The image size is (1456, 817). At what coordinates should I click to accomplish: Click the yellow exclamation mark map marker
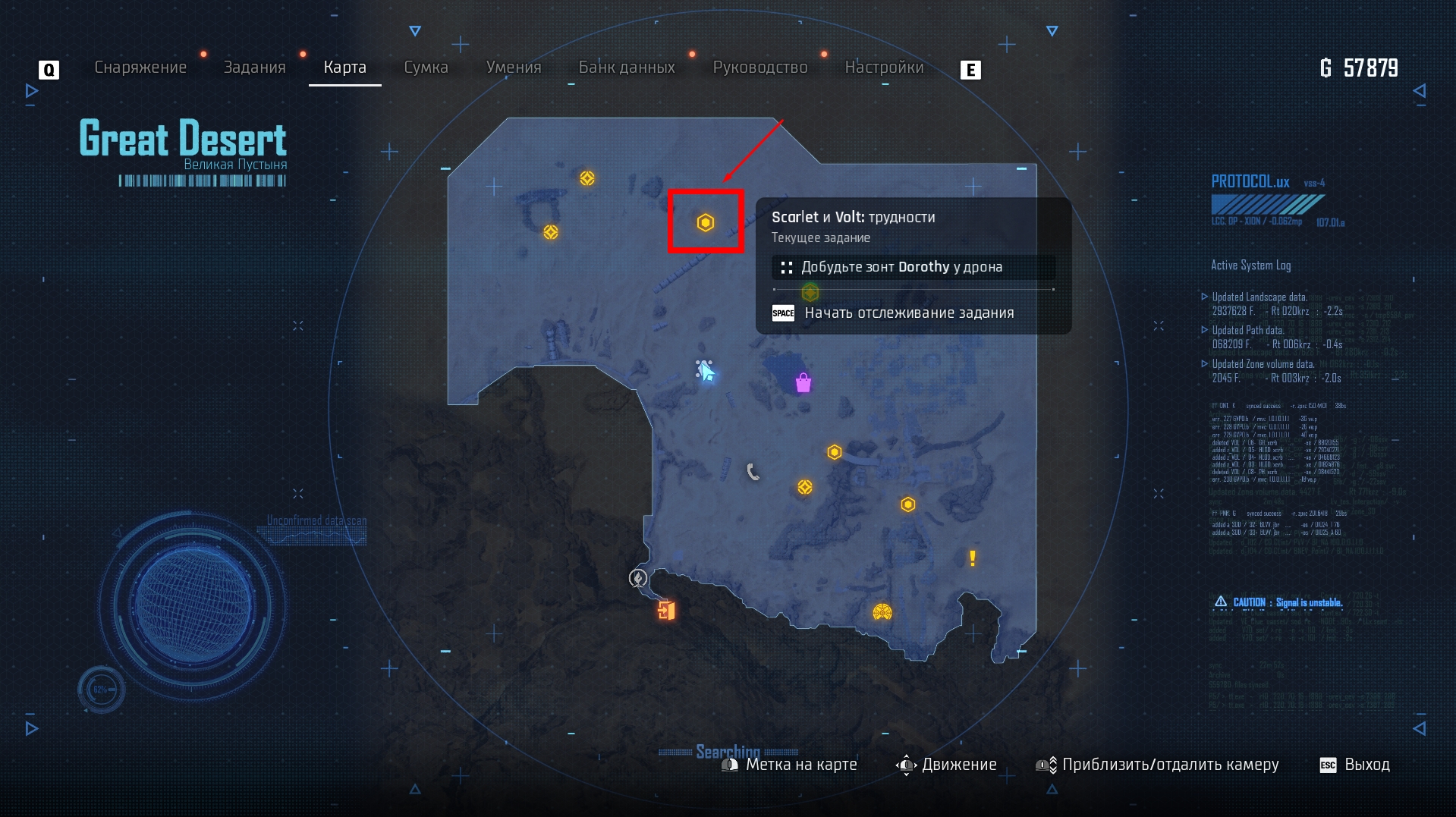click(973, 558)
